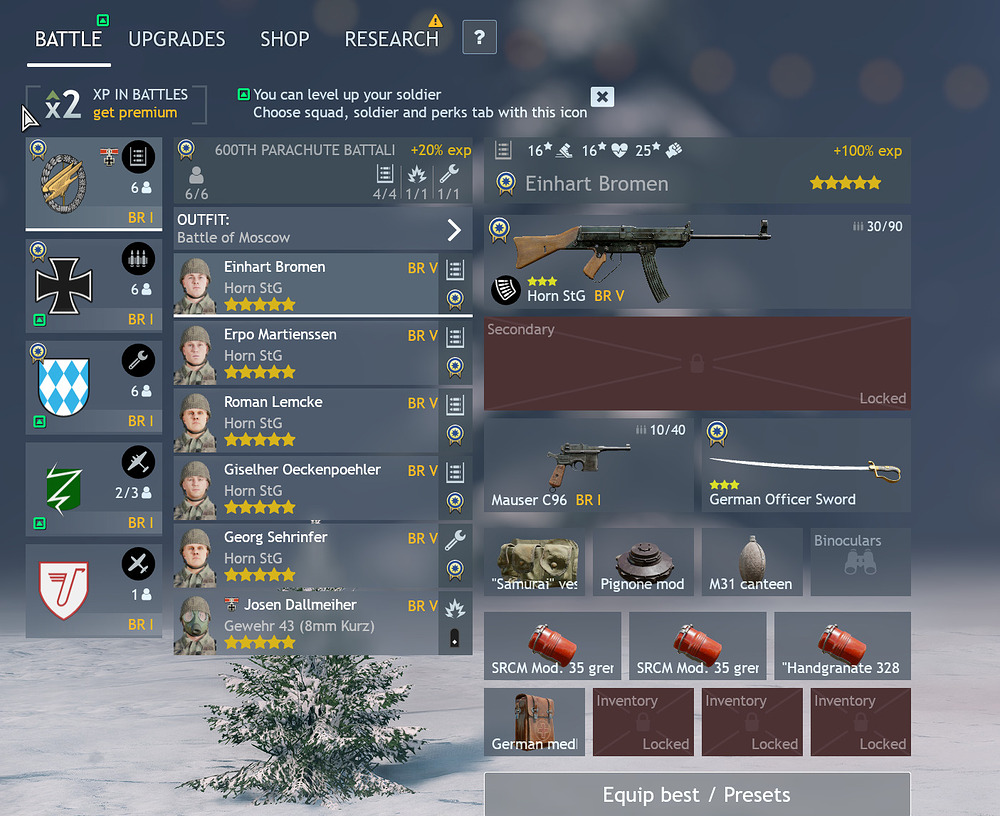Image resolution: width=1000 pixels, height=816 pixels.
Task: Click the get premium link
Action: click(x=135, y=113)
